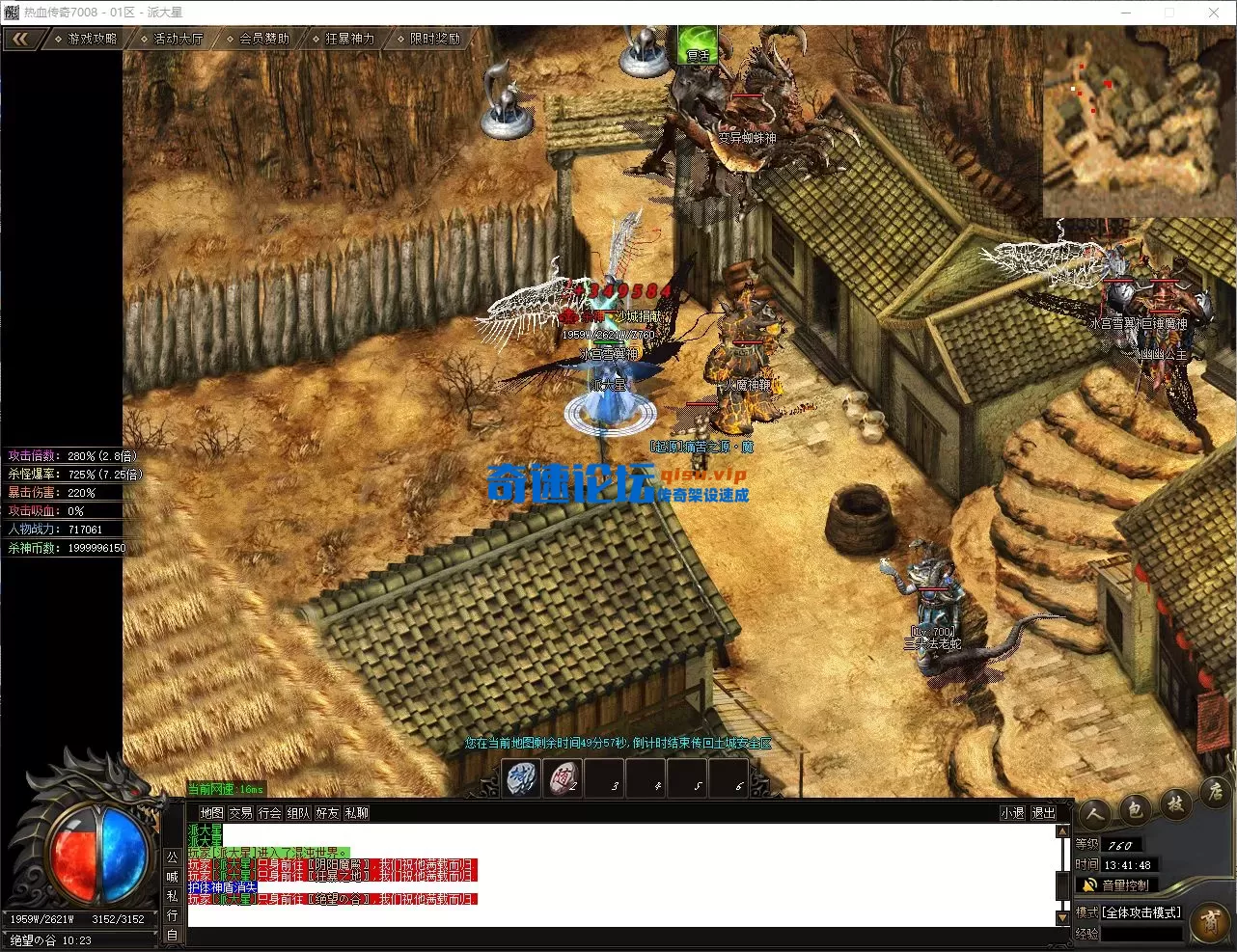1237x952 pixels.
Task: Collapse the top menu with the double-arrow button
Action: point(21,39)
